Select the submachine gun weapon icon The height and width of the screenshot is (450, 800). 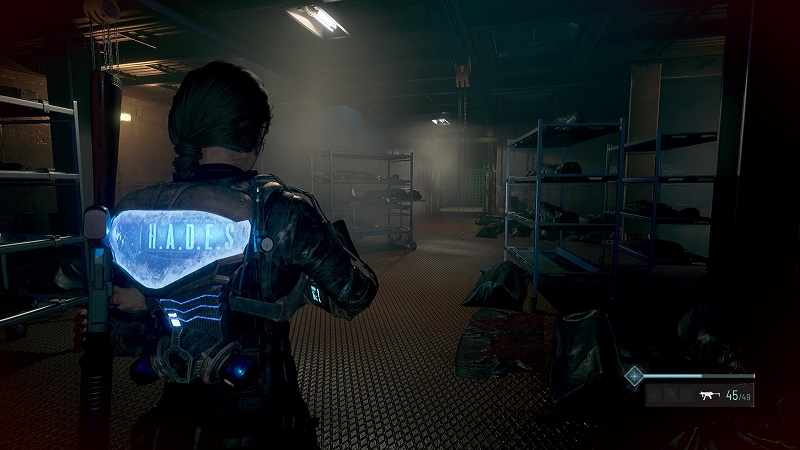click(712, 397)
